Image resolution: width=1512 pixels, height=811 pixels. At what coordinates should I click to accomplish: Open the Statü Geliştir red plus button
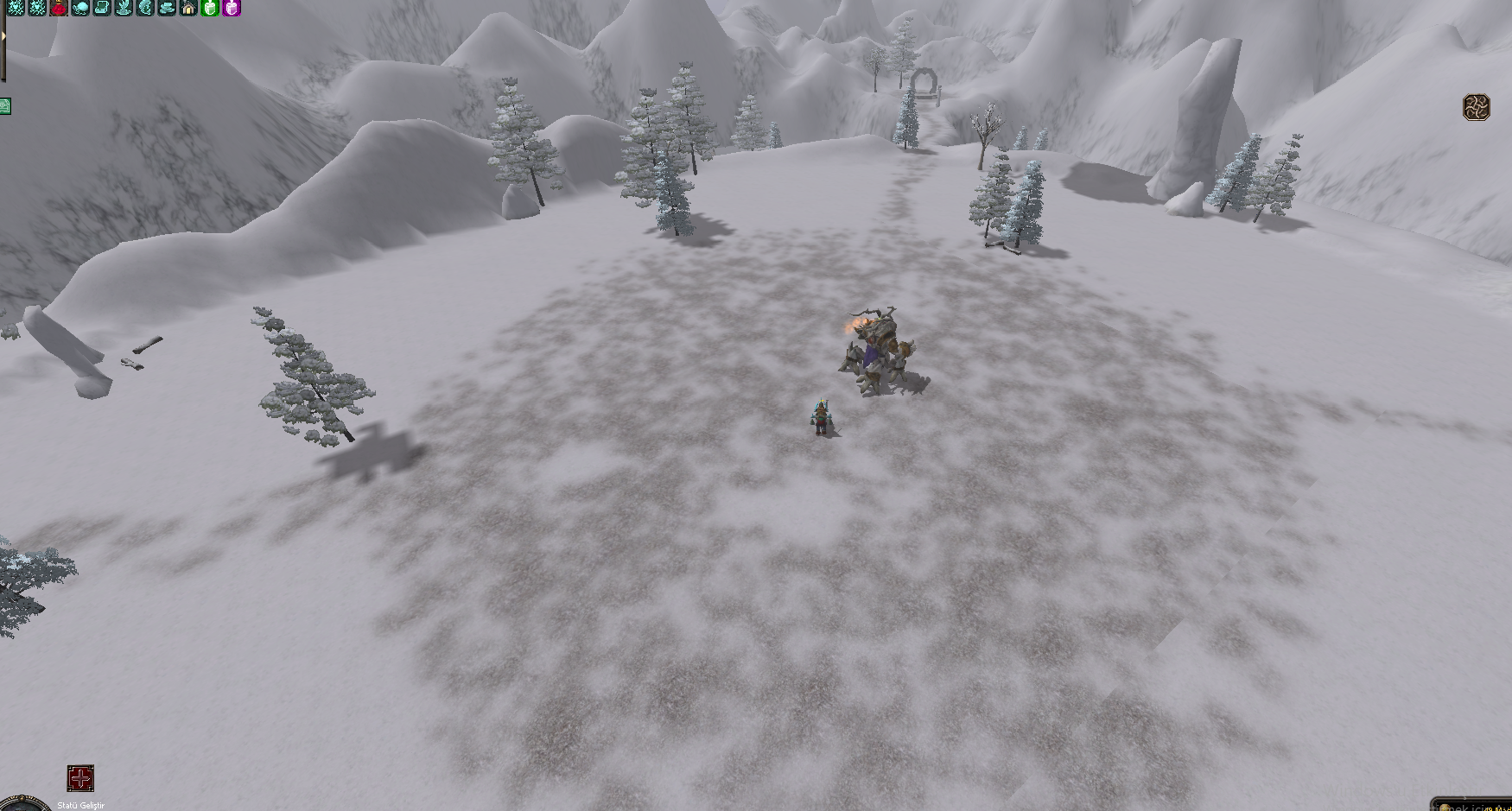coord(80,778)
